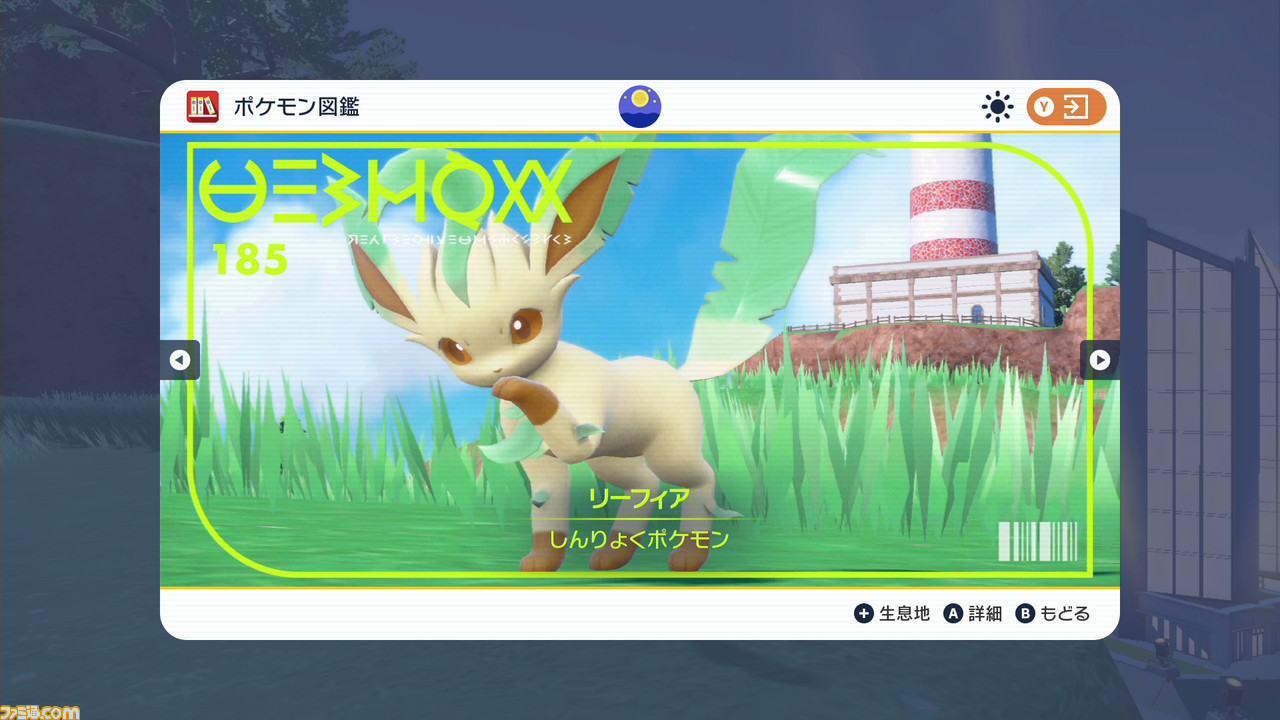Screen dimensions: 1280x720
Task: Select the night moon icon in the header
Action: (640, 107)
